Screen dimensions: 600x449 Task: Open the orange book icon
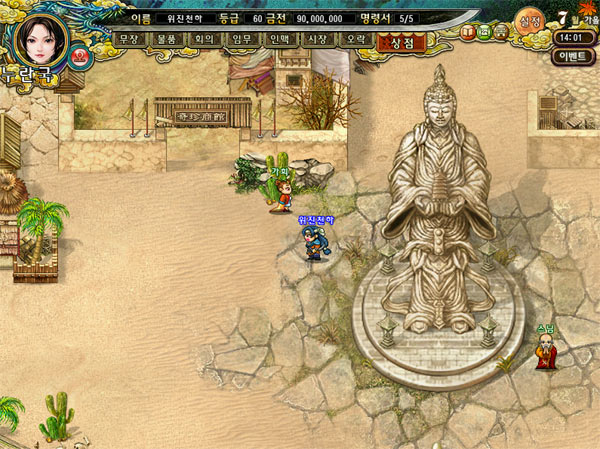click(x=468, y=33)
